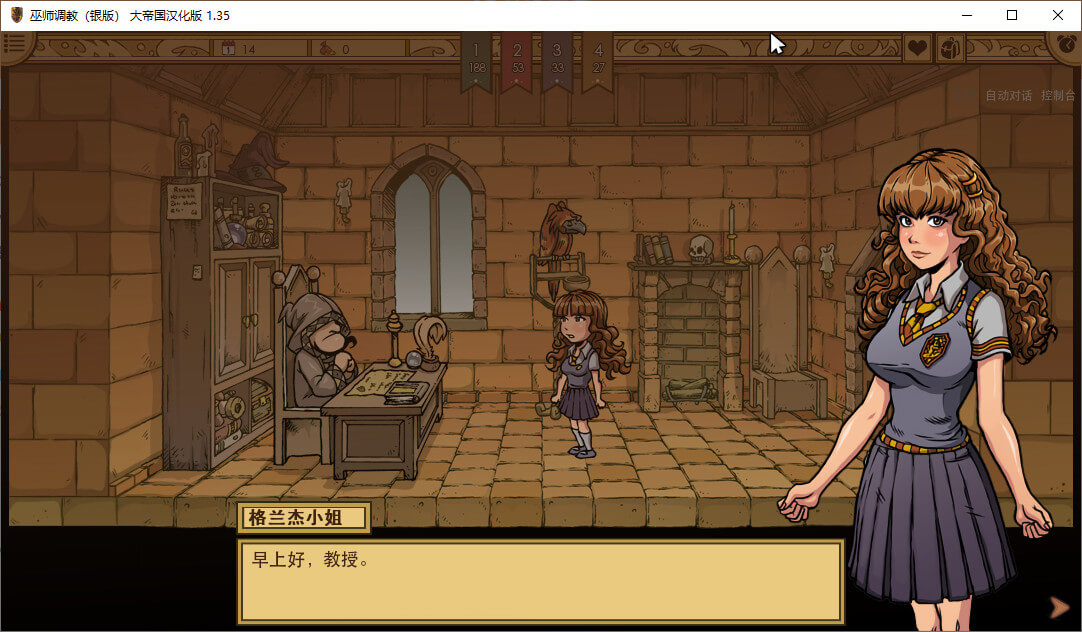Click the dialogue box to continue
This screenshot has height=632, width=1082.
click(540, 581)
